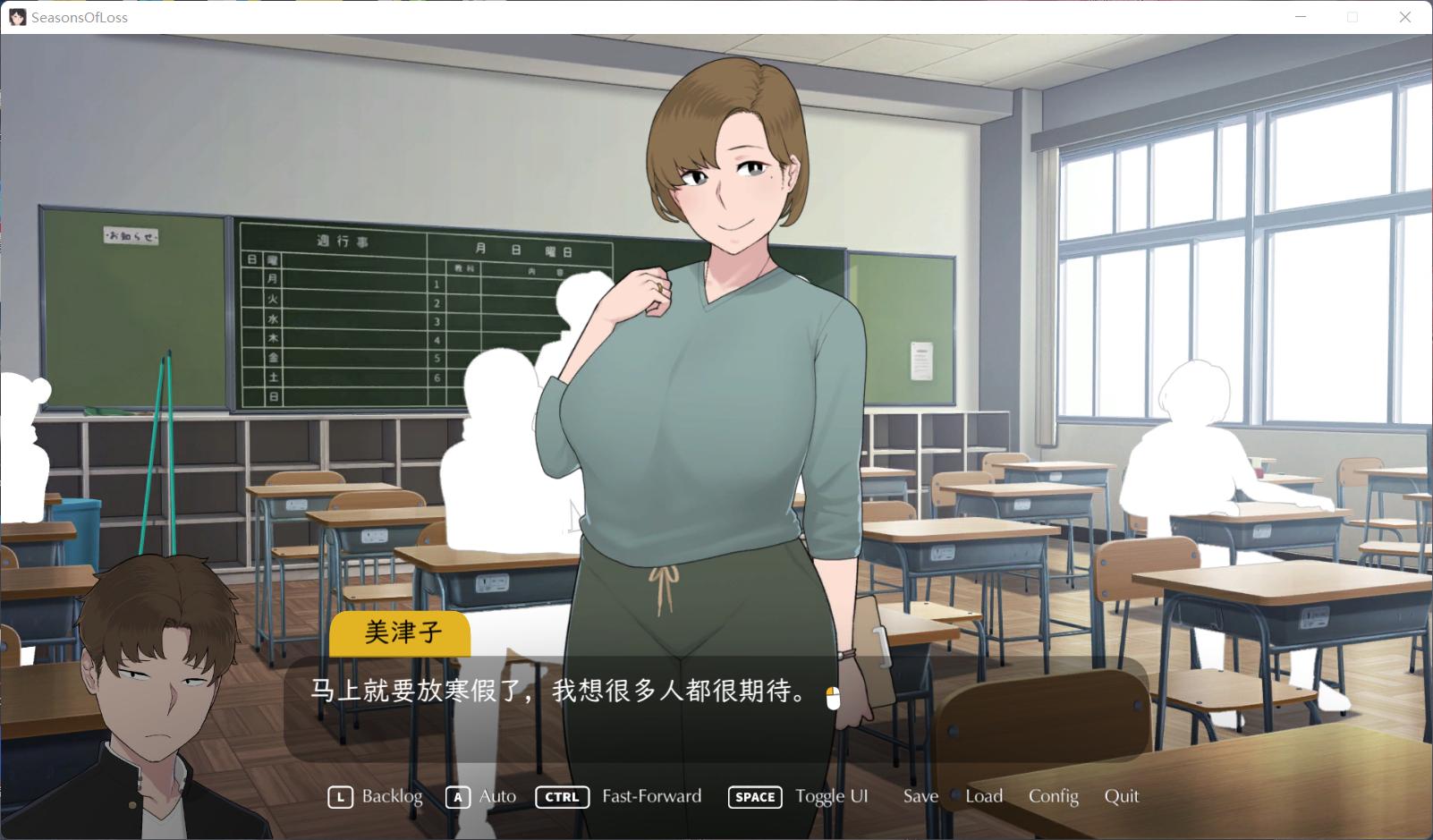Click Load to restore a save
The image size is (1433, 840).
[x=983, y=796]
